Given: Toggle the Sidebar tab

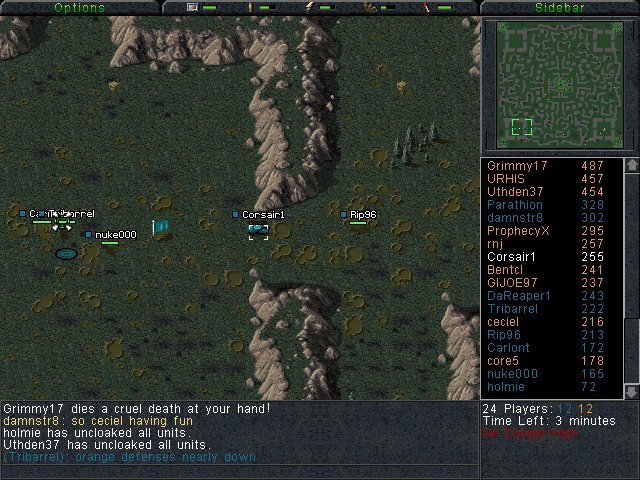Looking at the screenshot, I should coord(559,7).
